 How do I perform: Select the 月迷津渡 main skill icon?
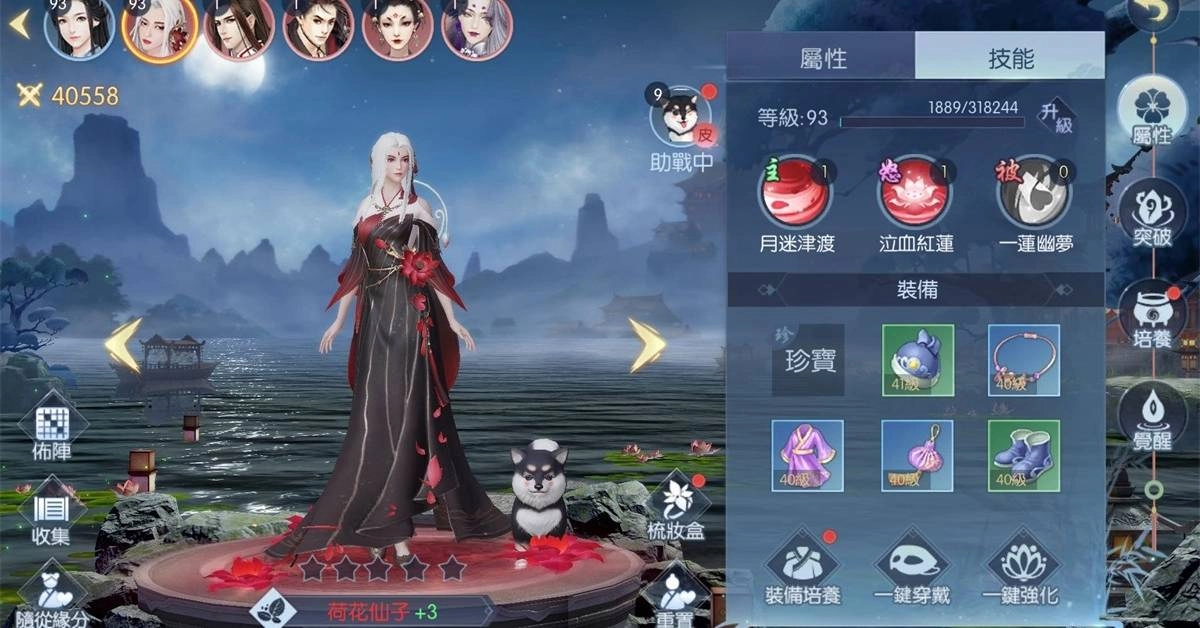click(796, 194)
